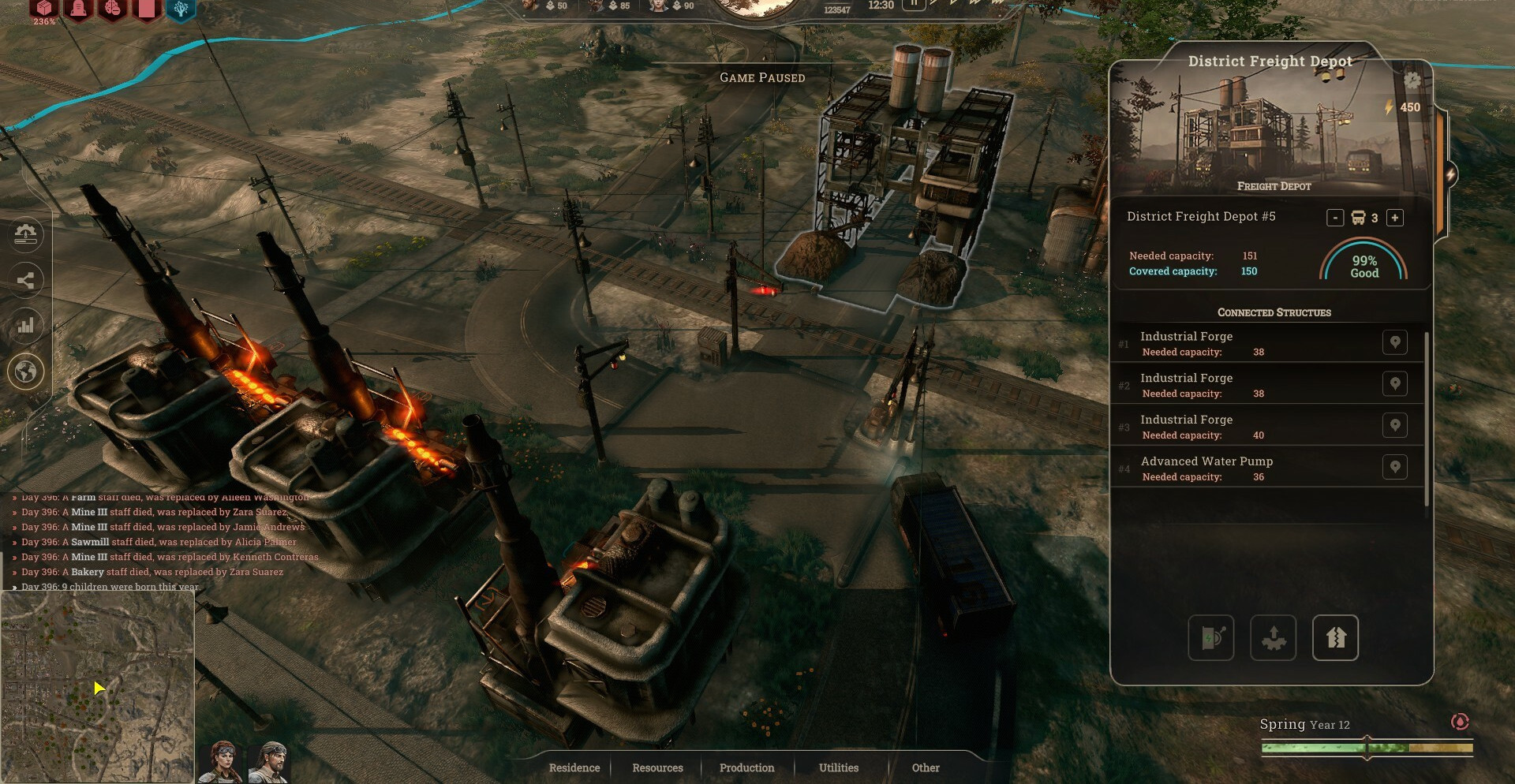This screenshot has width=1515, height=784.
Task: Select the Other build category
Action: tap(926, 767)
